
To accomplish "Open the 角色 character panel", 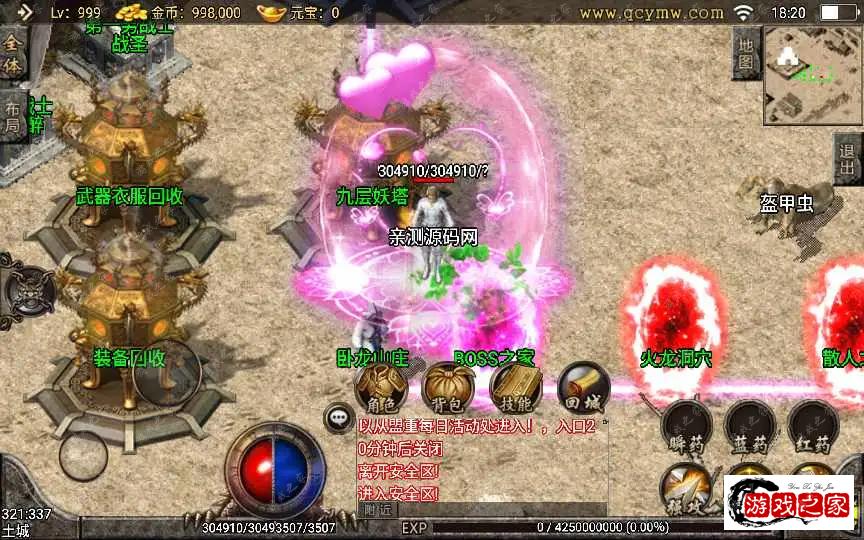I will pos(380,387).
